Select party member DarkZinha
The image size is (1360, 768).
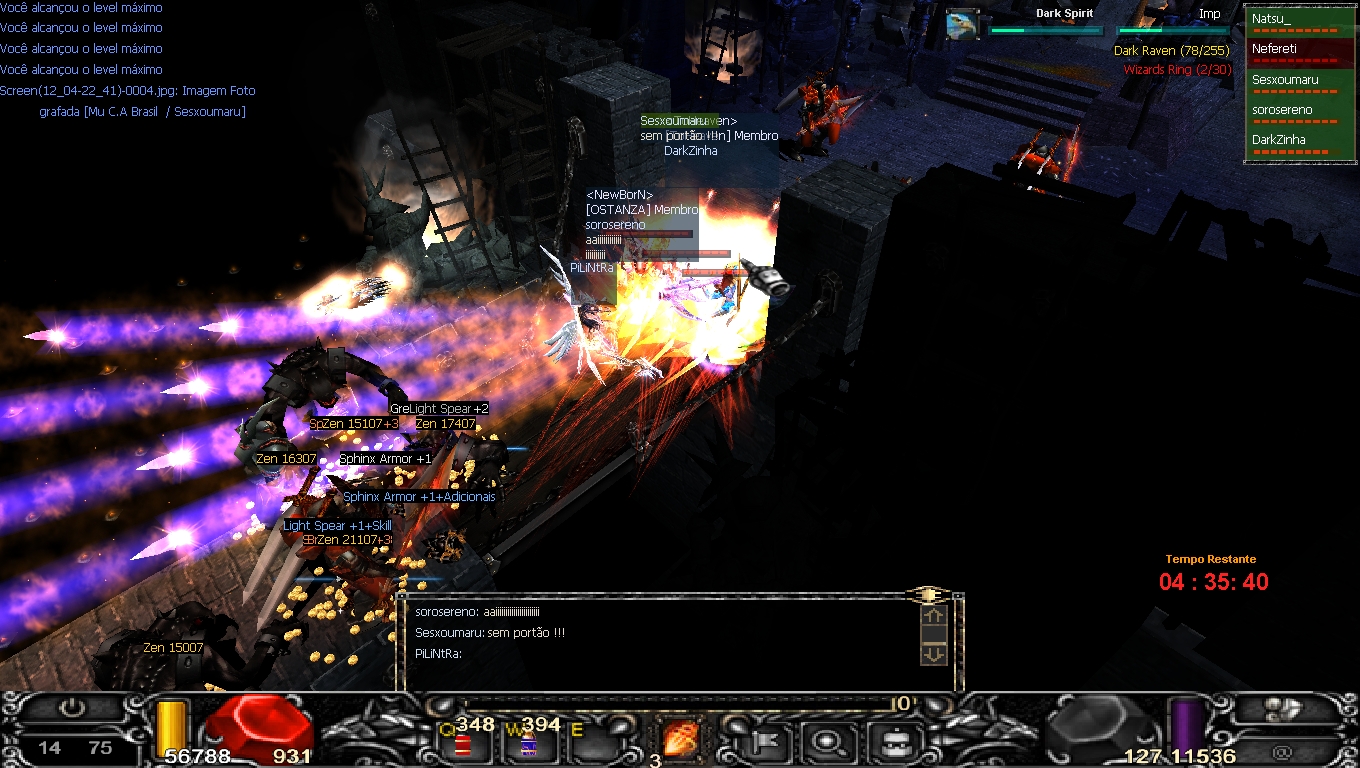click(x=1298, y=140)
